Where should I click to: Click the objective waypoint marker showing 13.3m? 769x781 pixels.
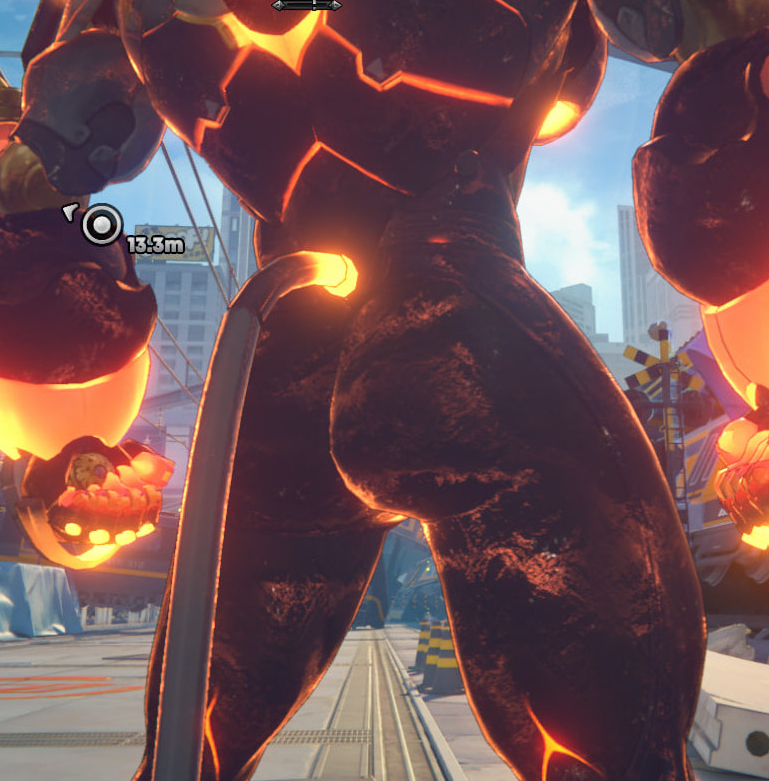101,225
